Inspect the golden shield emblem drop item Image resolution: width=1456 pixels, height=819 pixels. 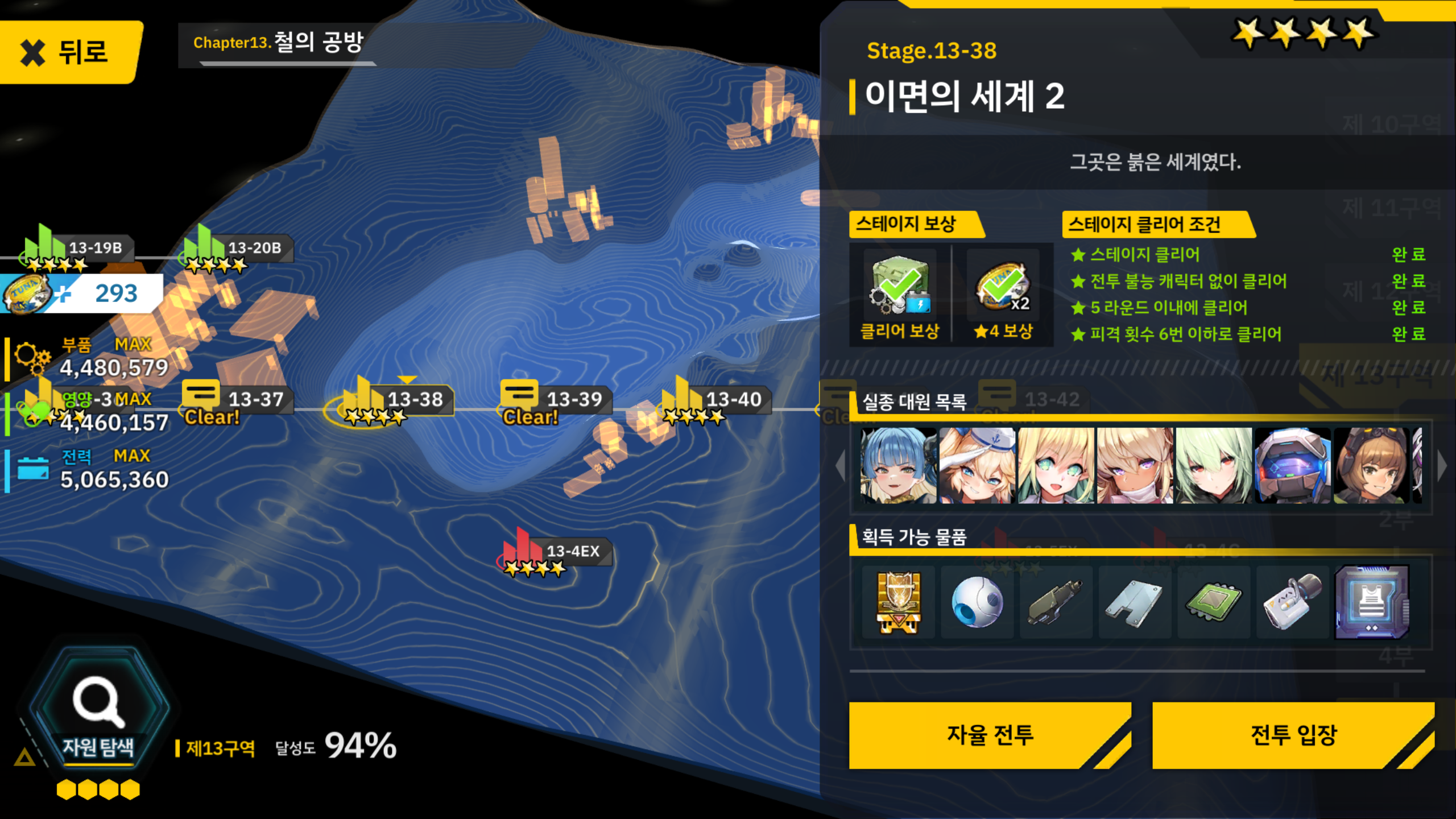point(898,602)
